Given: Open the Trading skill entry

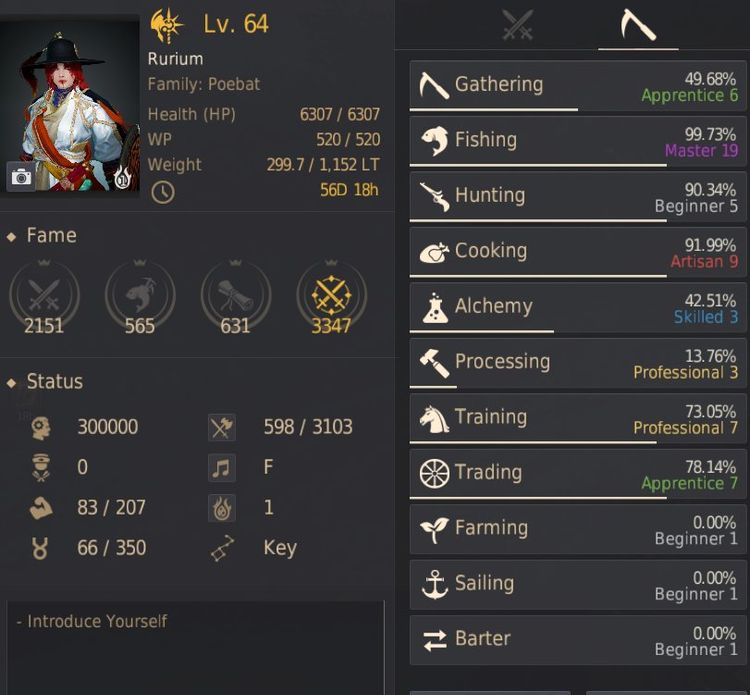Looking at the screenshot, I should coord(579,473).
